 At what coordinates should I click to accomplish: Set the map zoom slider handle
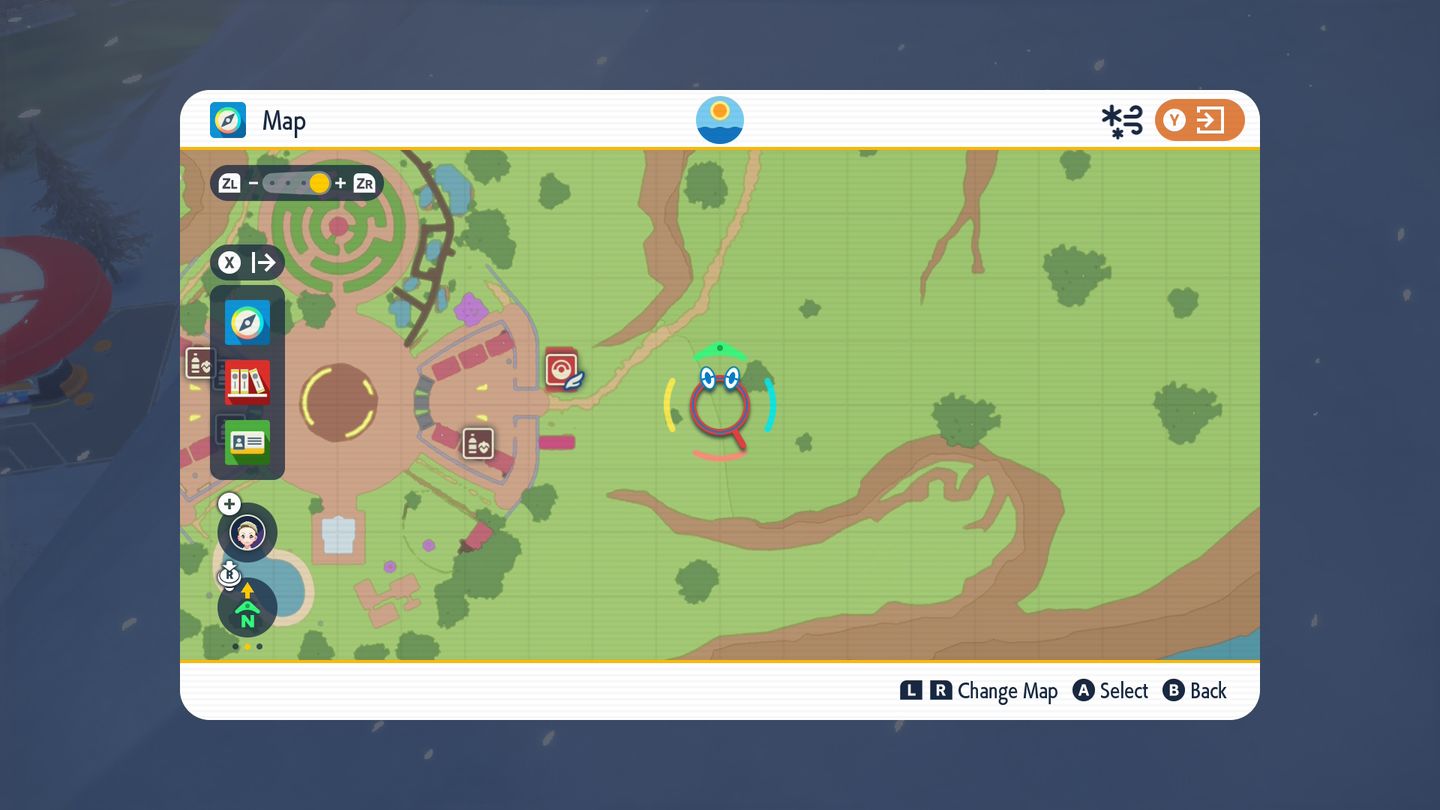tap(319, 183)
